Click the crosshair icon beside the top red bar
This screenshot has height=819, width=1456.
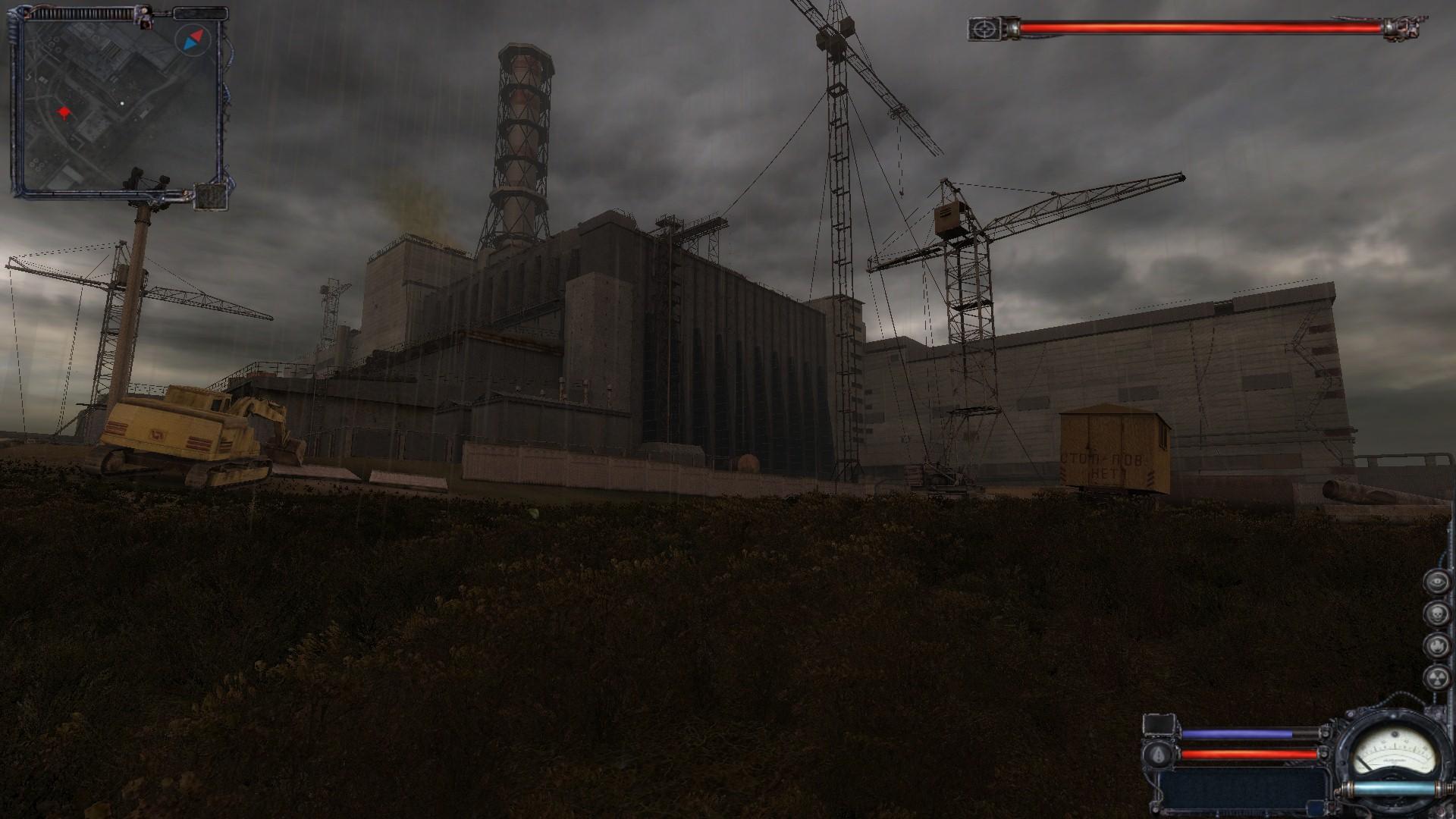pyautogui.click(x=985, y=30)
